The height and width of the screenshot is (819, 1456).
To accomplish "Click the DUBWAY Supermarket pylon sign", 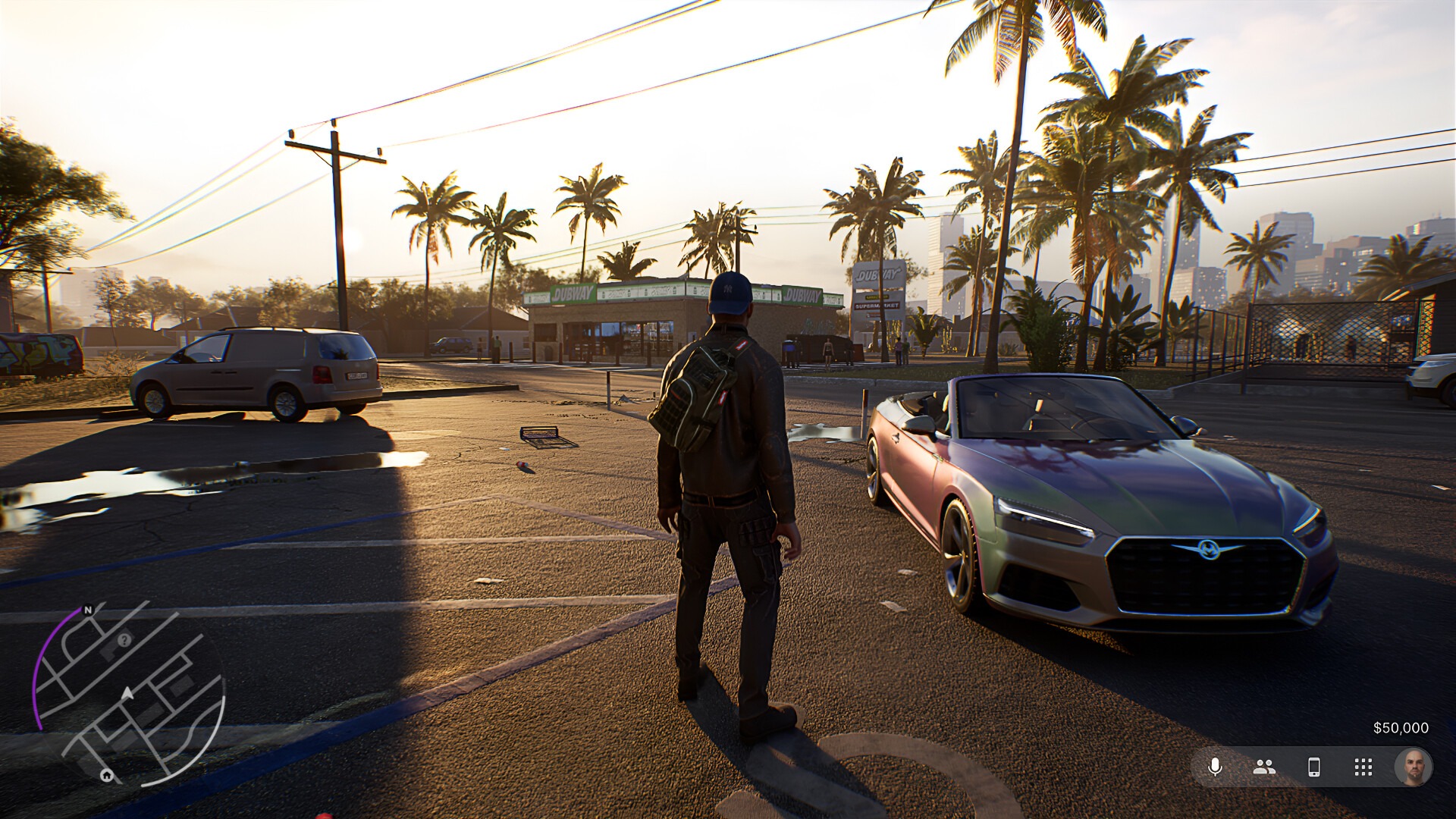I will pyautogui.click(x=877, y=288).
